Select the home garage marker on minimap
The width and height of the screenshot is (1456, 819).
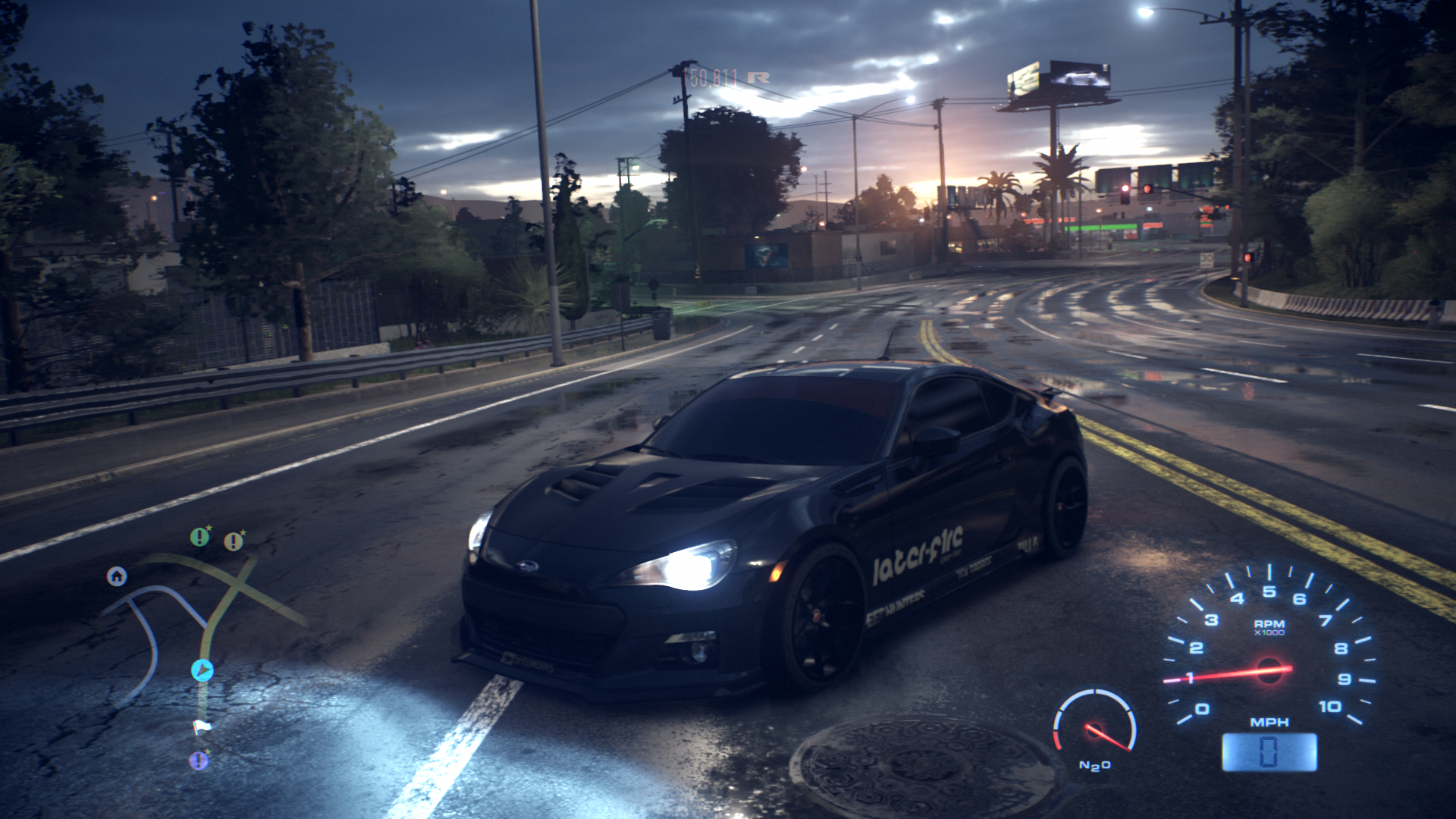click(117, 577)
